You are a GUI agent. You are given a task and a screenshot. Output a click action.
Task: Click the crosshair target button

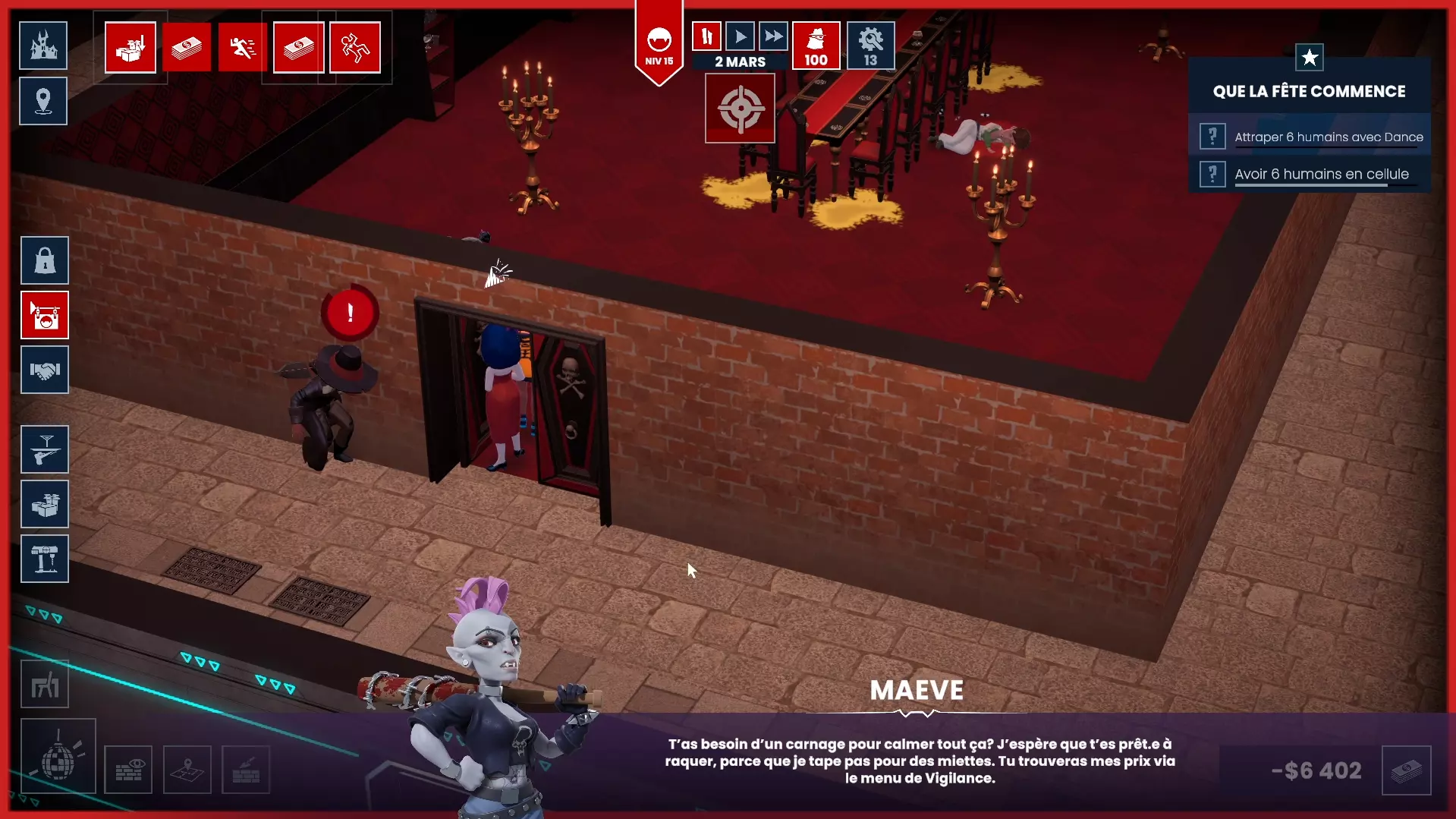click(740, 109)
